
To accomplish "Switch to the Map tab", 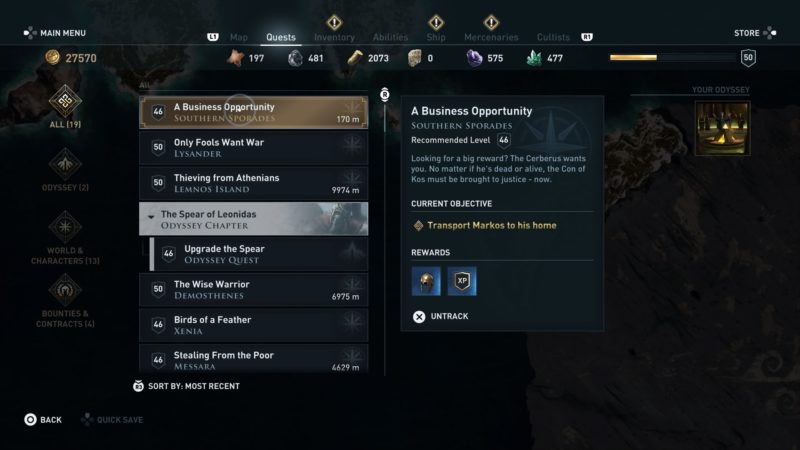I will tap(238, 38).
